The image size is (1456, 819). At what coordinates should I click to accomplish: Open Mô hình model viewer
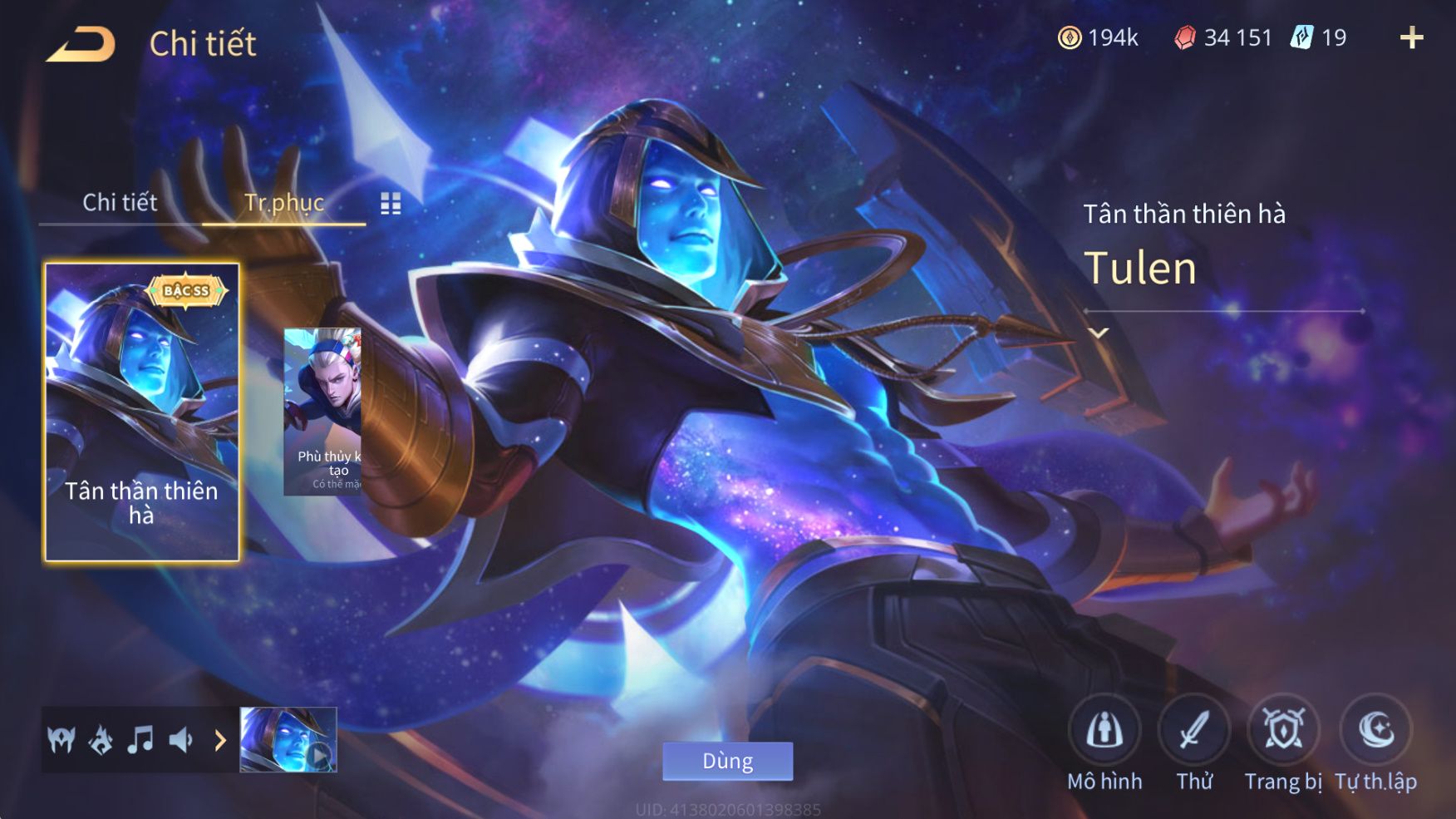tap(1104, 730)
